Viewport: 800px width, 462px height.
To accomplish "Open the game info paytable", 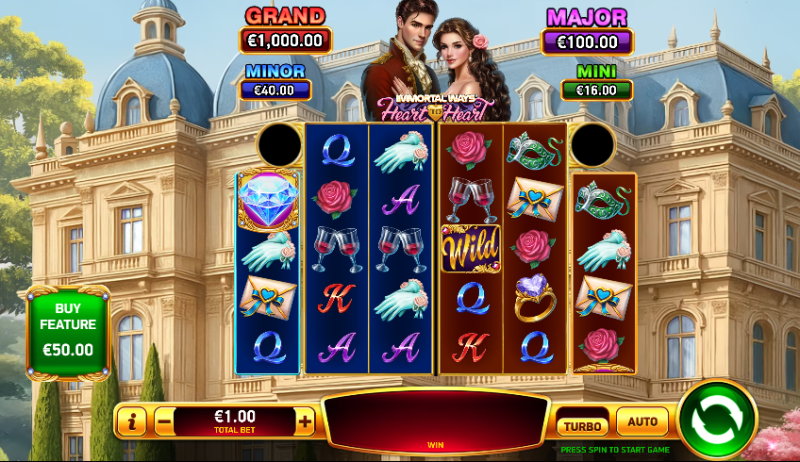I will 133,422.
